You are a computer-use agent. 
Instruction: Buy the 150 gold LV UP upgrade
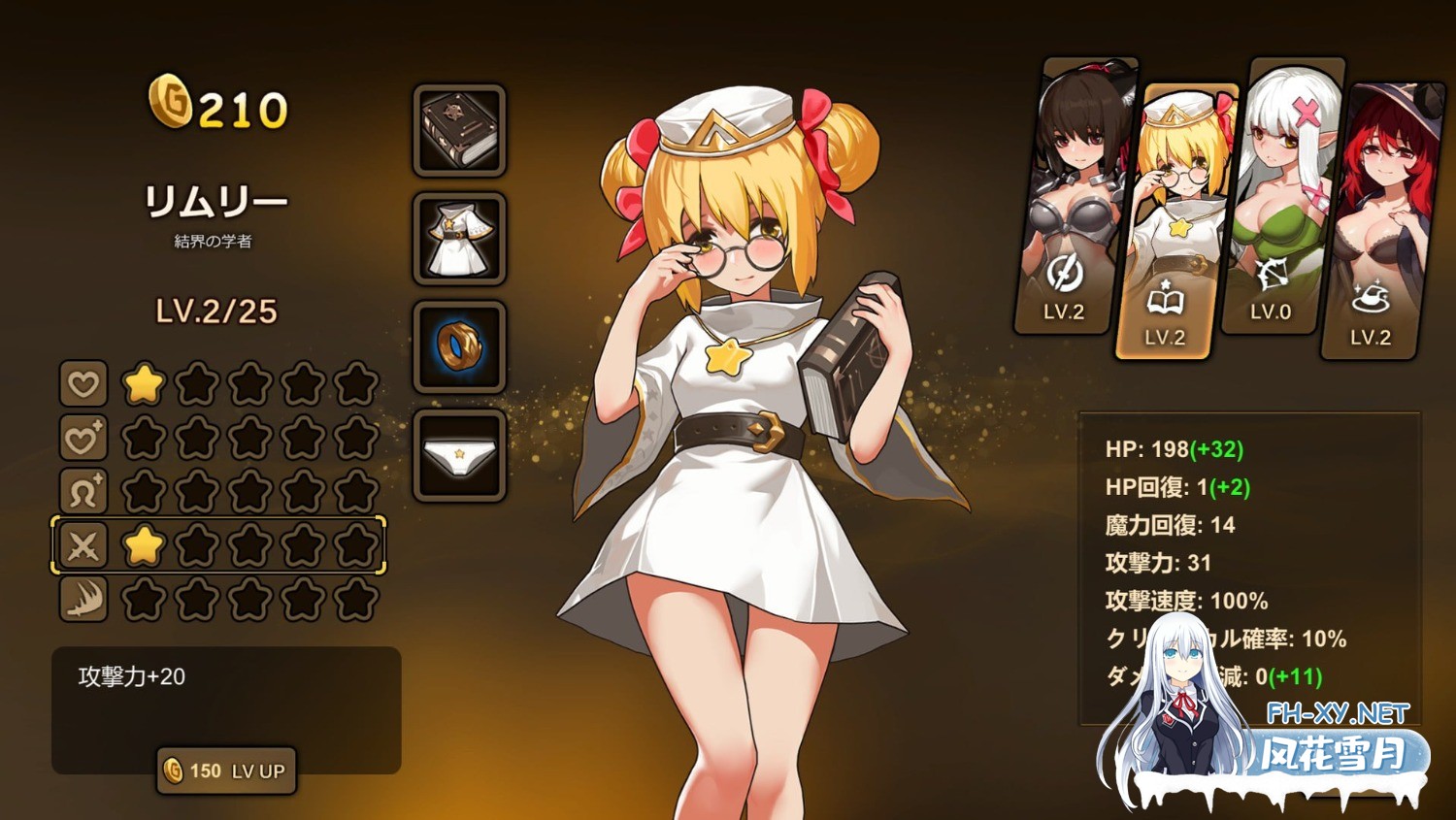[227, 771]
